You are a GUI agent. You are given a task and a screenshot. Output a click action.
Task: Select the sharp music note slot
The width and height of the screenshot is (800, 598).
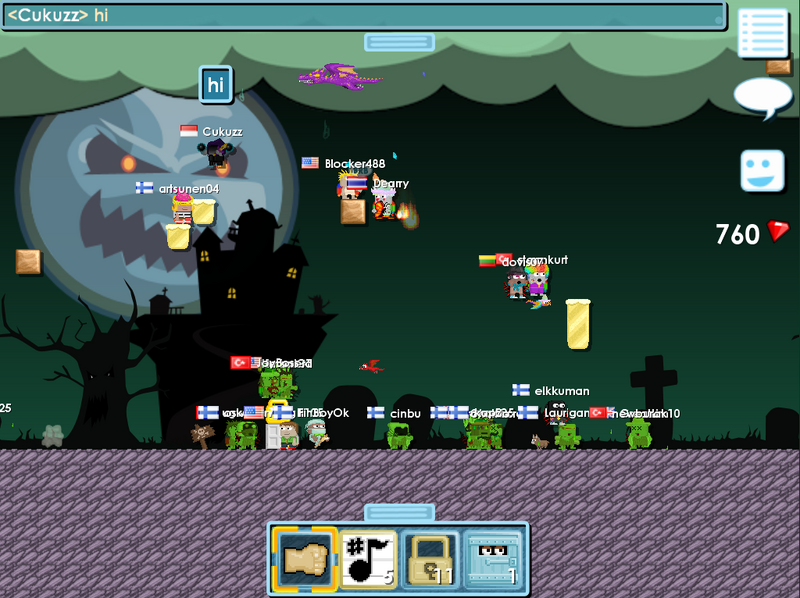click(x=368, y=557)
